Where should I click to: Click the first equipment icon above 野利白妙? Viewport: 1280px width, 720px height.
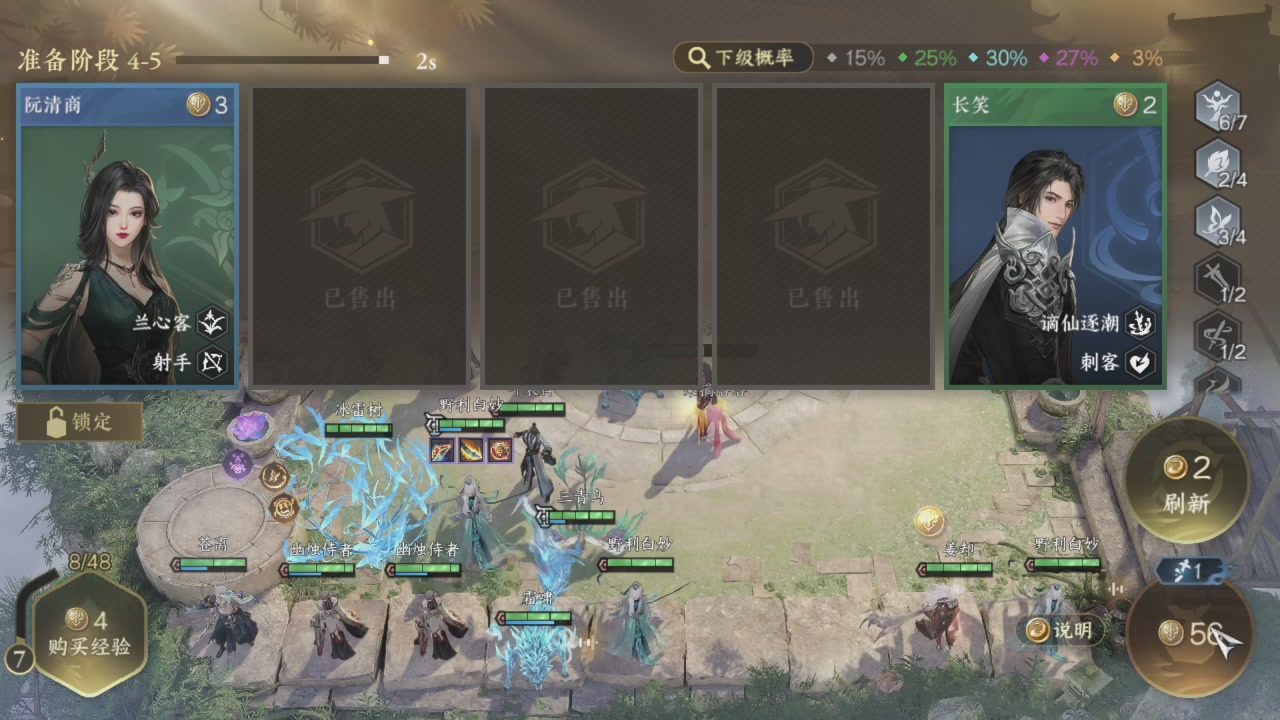(x=441, y=450)
